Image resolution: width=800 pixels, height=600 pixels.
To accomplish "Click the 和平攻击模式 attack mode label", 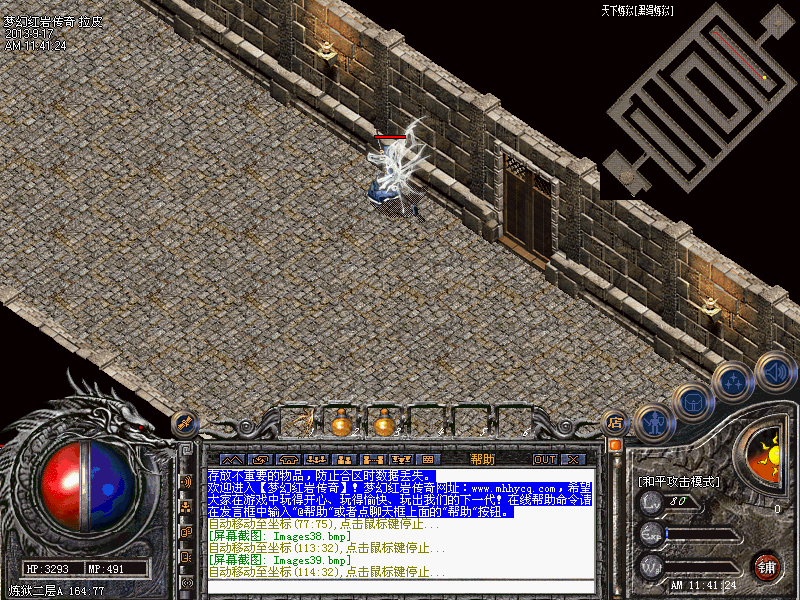I will click(679, 481).
